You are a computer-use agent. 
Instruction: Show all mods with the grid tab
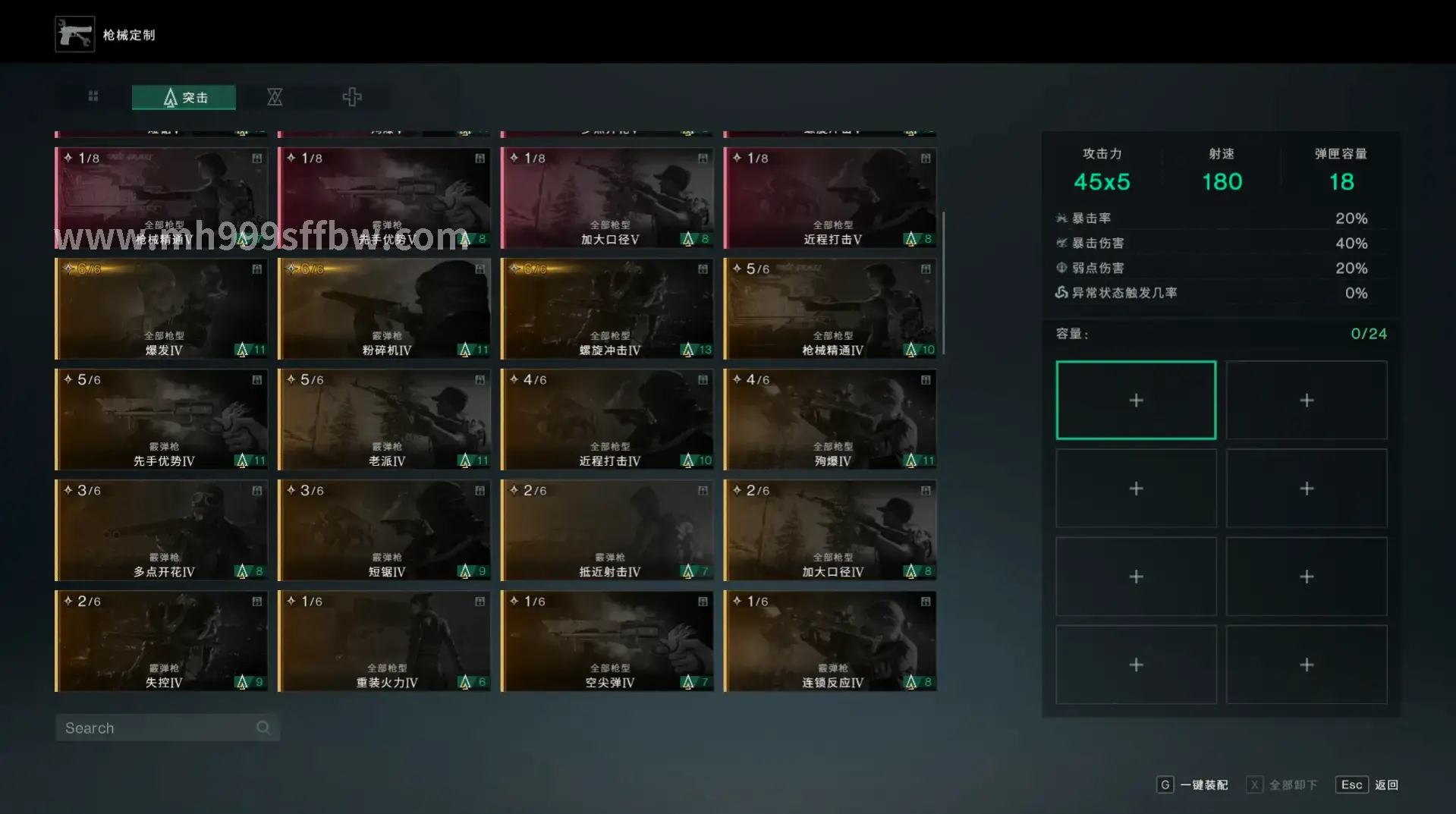click(x=93, y=96)
